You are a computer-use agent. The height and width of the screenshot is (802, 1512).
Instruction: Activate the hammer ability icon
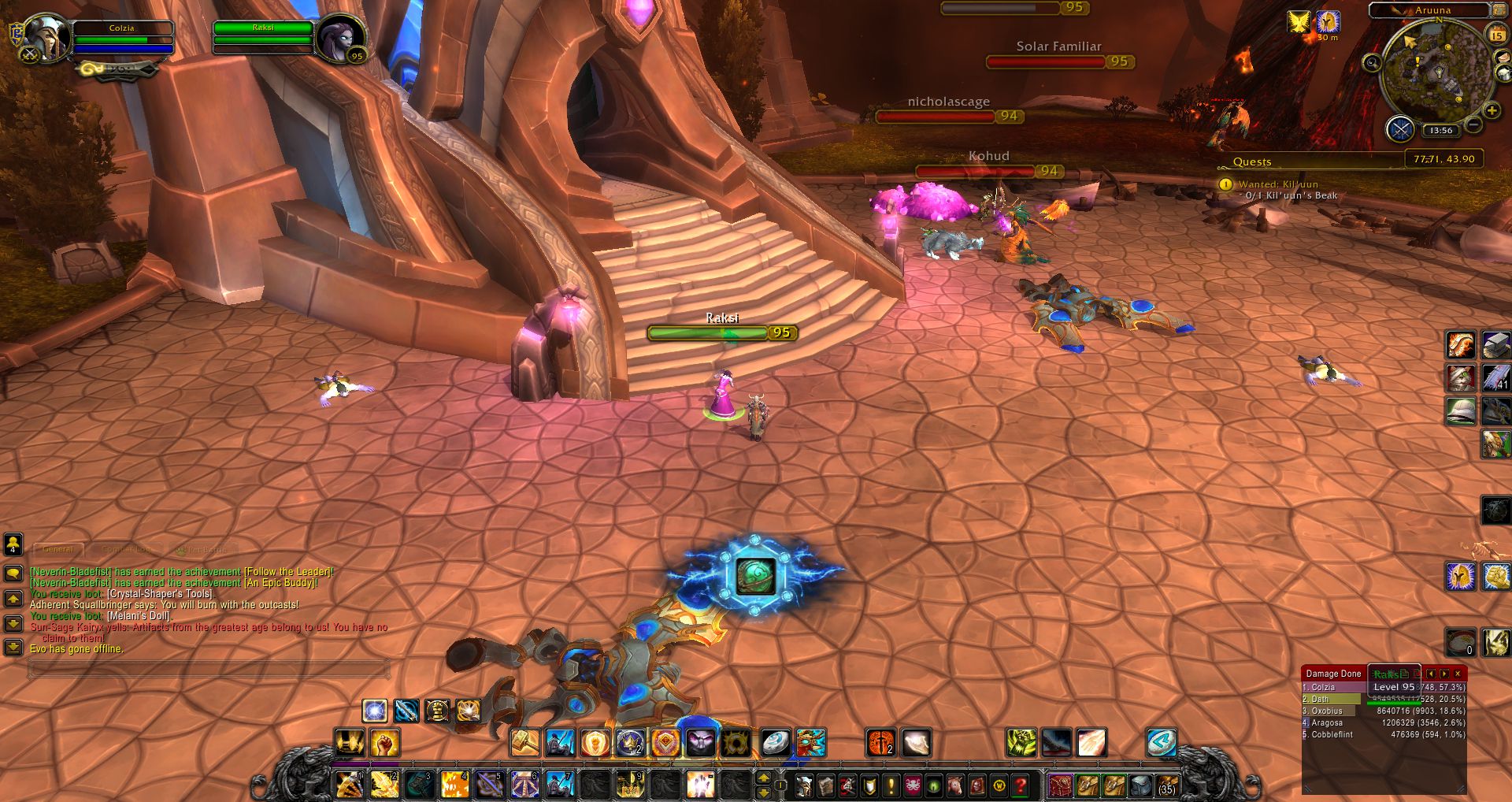[524, 742]
